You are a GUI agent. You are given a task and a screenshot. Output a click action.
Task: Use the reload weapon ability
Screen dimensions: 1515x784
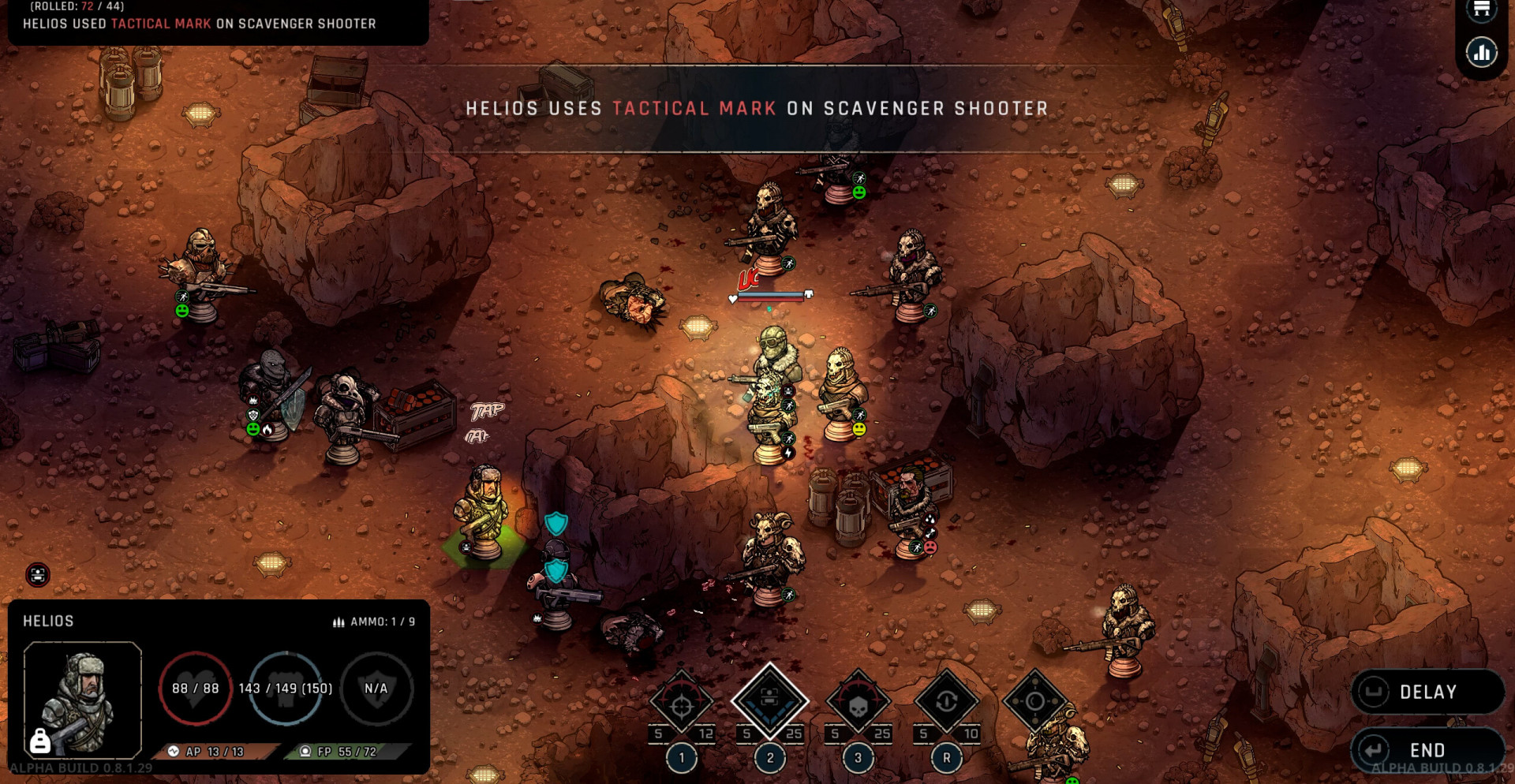[946, 702]
